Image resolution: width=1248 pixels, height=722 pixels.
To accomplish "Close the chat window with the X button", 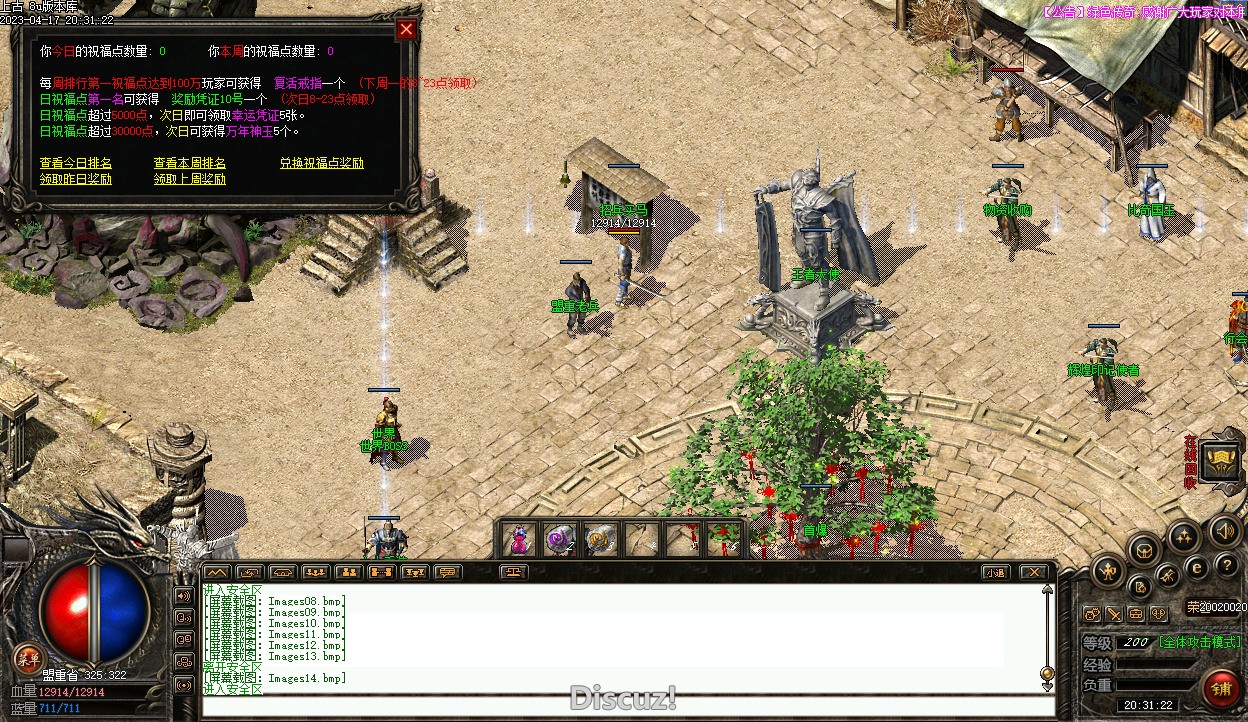I will click(1034, 573).
